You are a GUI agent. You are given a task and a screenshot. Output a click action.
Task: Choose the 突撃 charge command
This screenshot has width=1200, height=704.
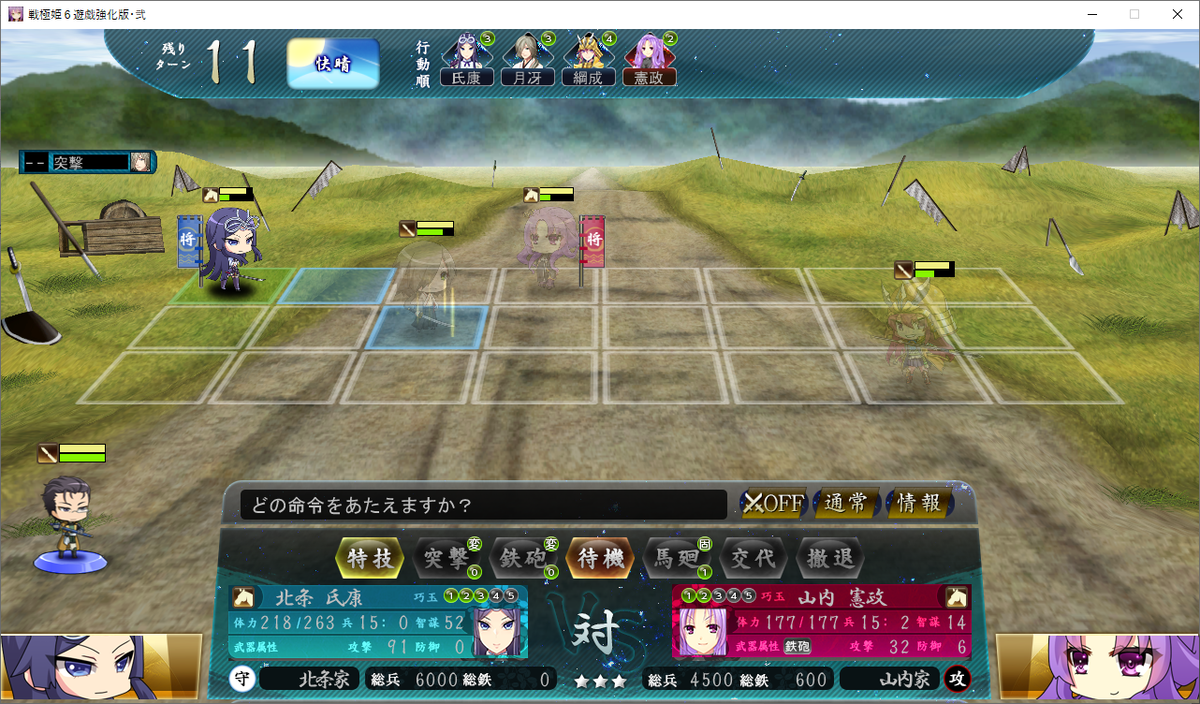point(447,558)
